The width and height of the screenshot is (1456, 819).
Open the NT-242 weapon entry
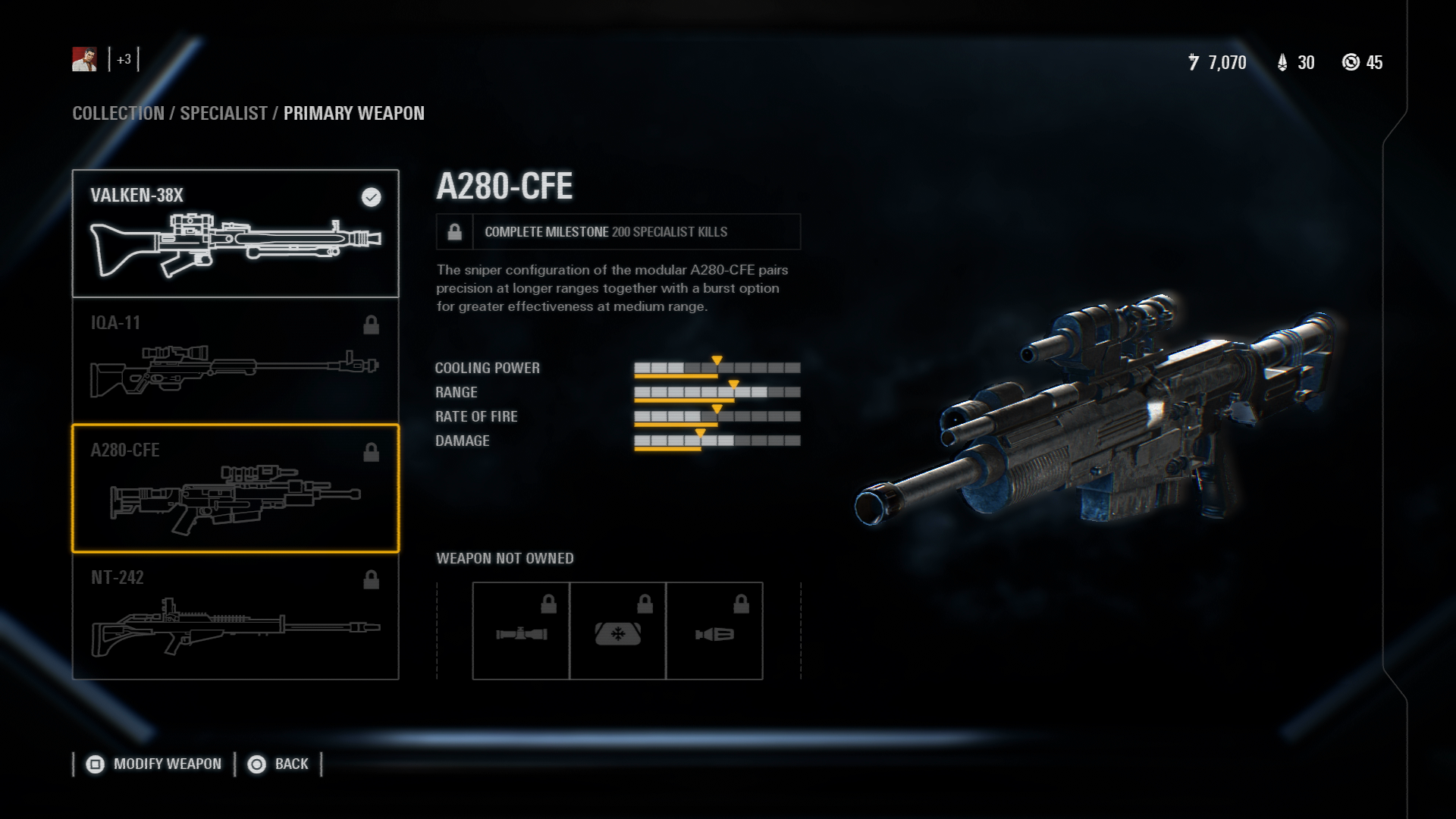[x=235, y=618]
